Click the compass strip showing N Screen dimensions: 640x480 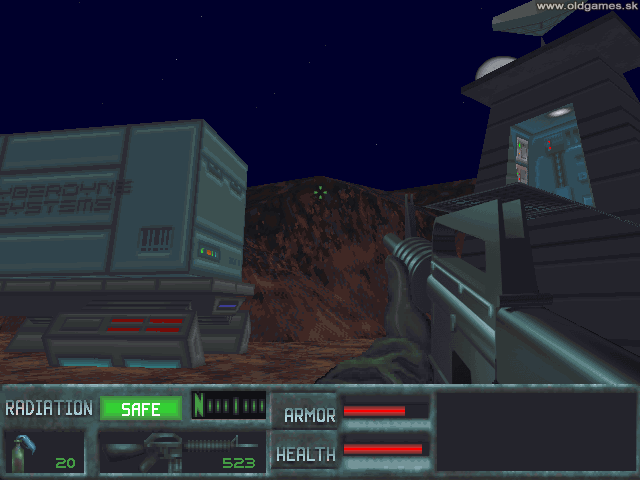click(229, 406)
